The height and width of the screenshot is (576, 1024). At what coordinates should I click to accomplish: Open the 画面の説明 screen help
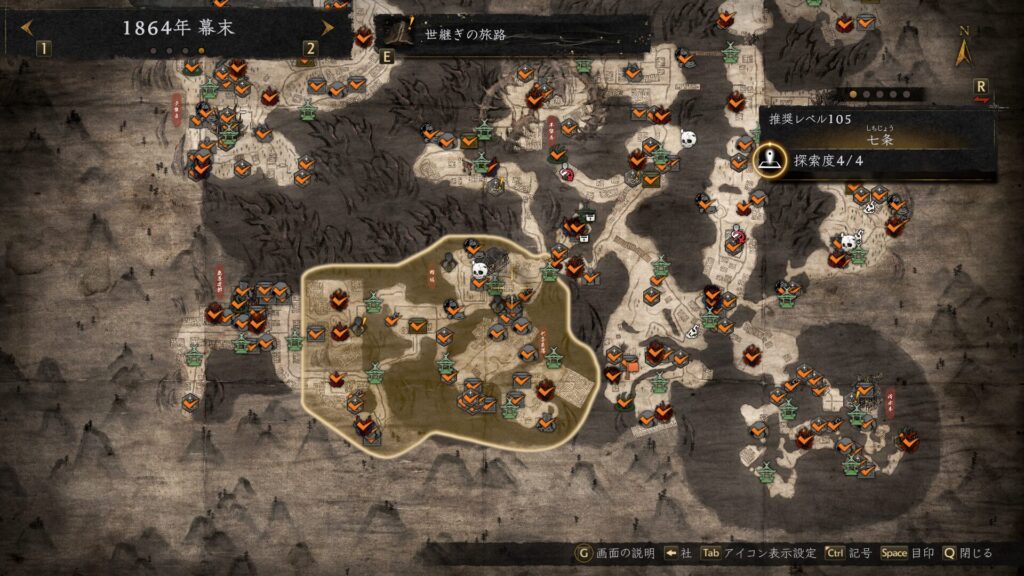click(615, 553)
